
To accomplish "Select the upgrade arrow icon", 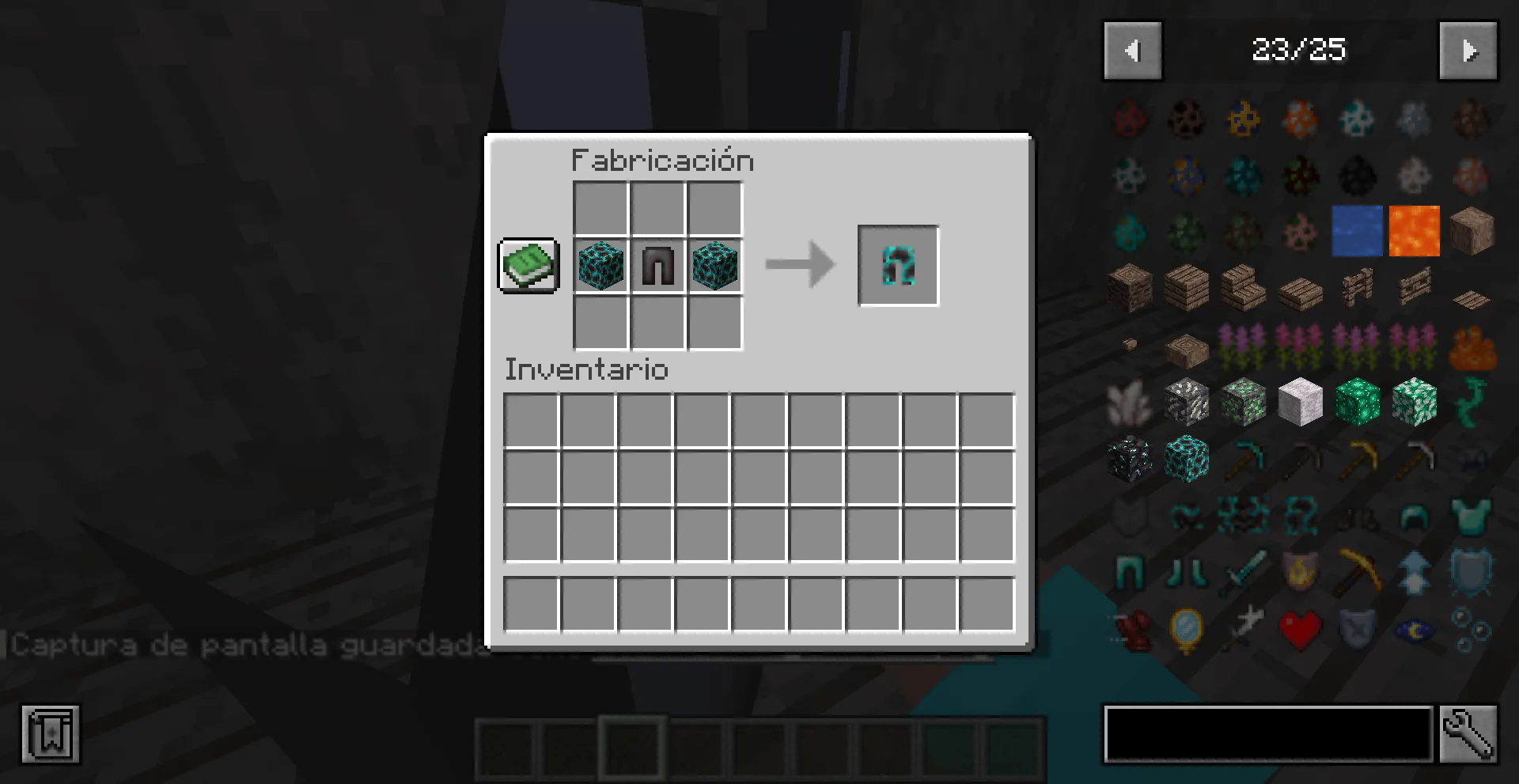I will click(1415, 571).
